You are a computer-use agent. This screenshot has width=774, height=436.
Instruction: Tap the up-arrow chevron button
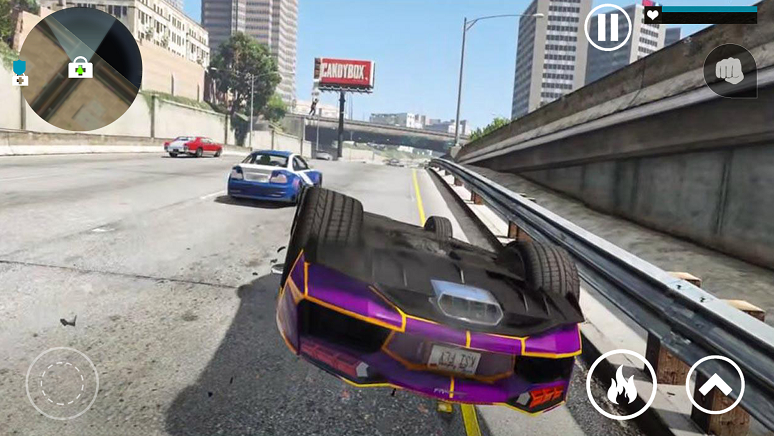pyautogui.click(x=715, y=385)
